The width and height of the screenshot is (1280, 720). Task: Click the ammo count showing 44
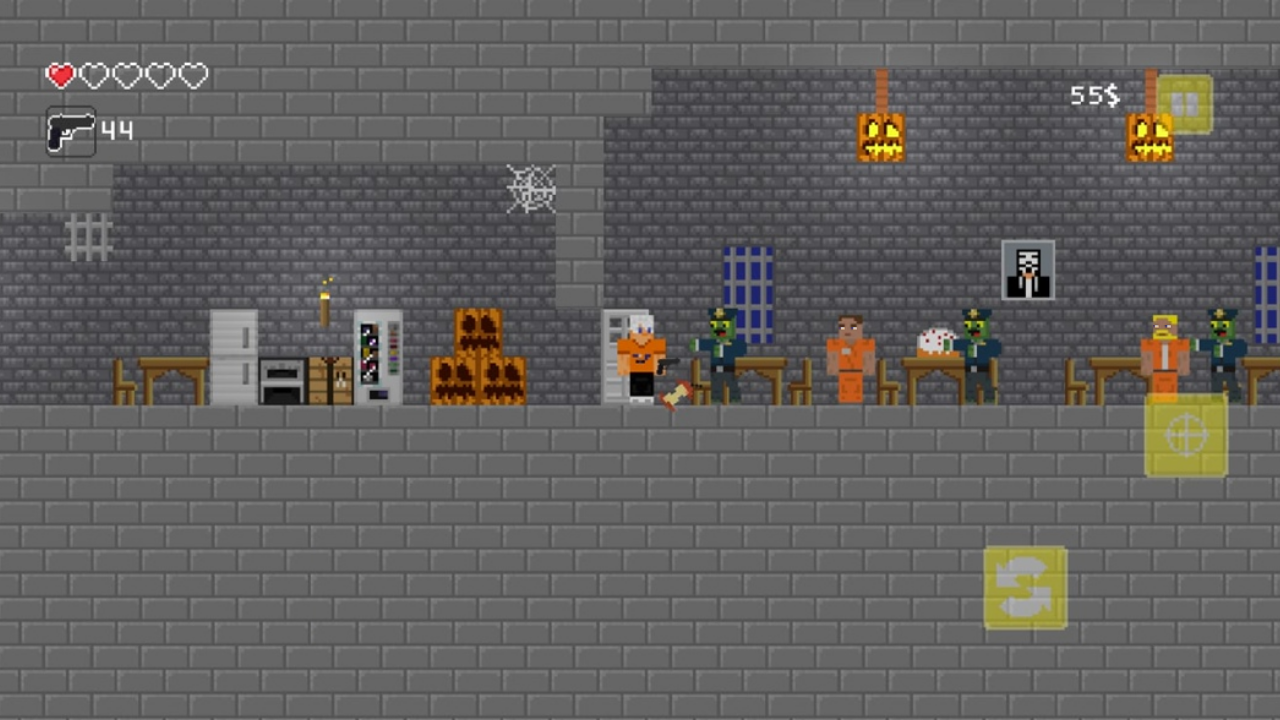click(x=115, y=130)
